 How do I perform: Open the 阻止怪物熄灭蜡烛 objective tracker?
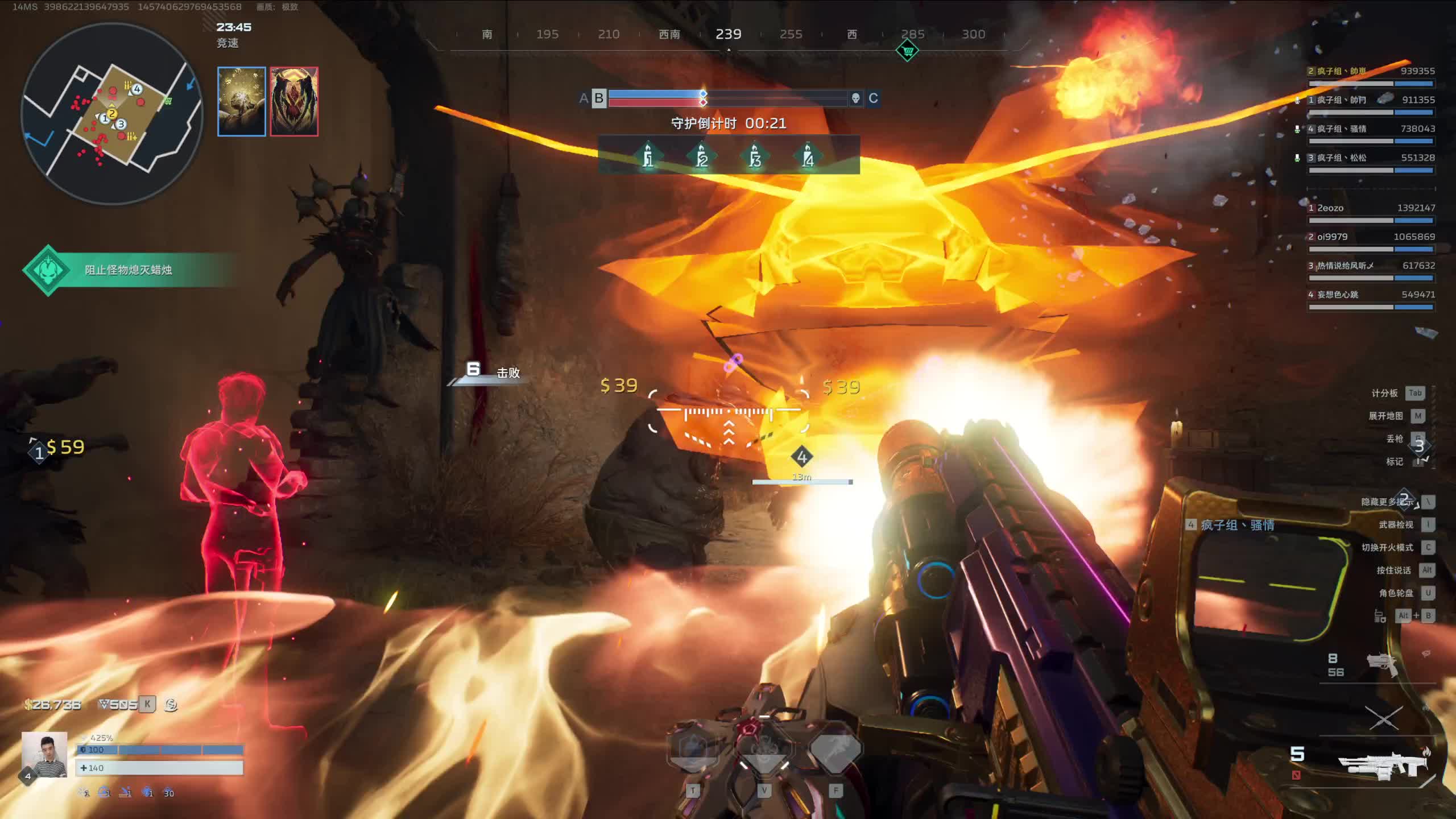click(x=129, y=270)
